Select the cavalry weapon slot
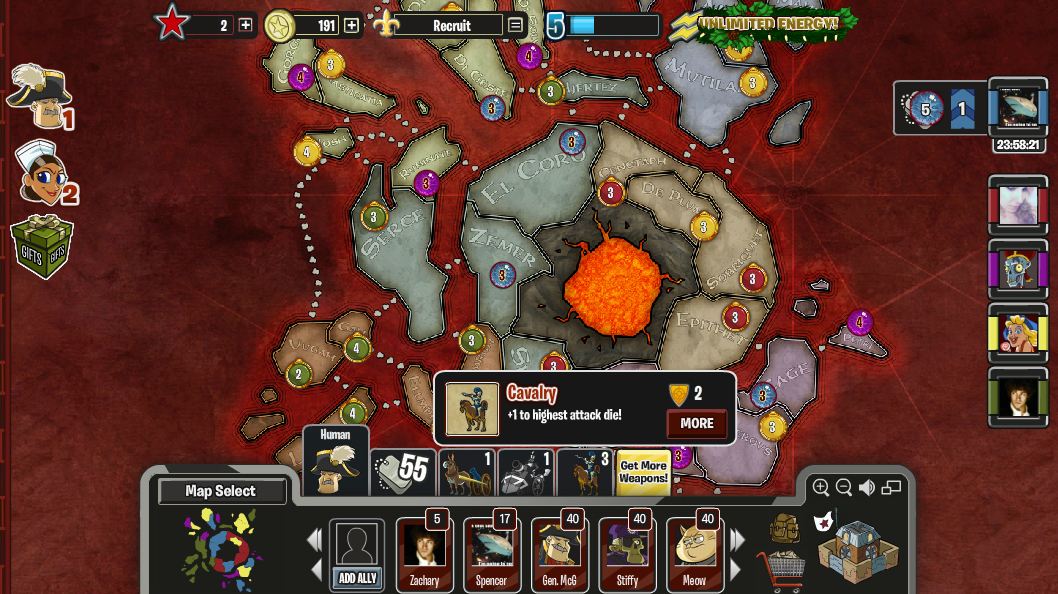 [585, 473]
